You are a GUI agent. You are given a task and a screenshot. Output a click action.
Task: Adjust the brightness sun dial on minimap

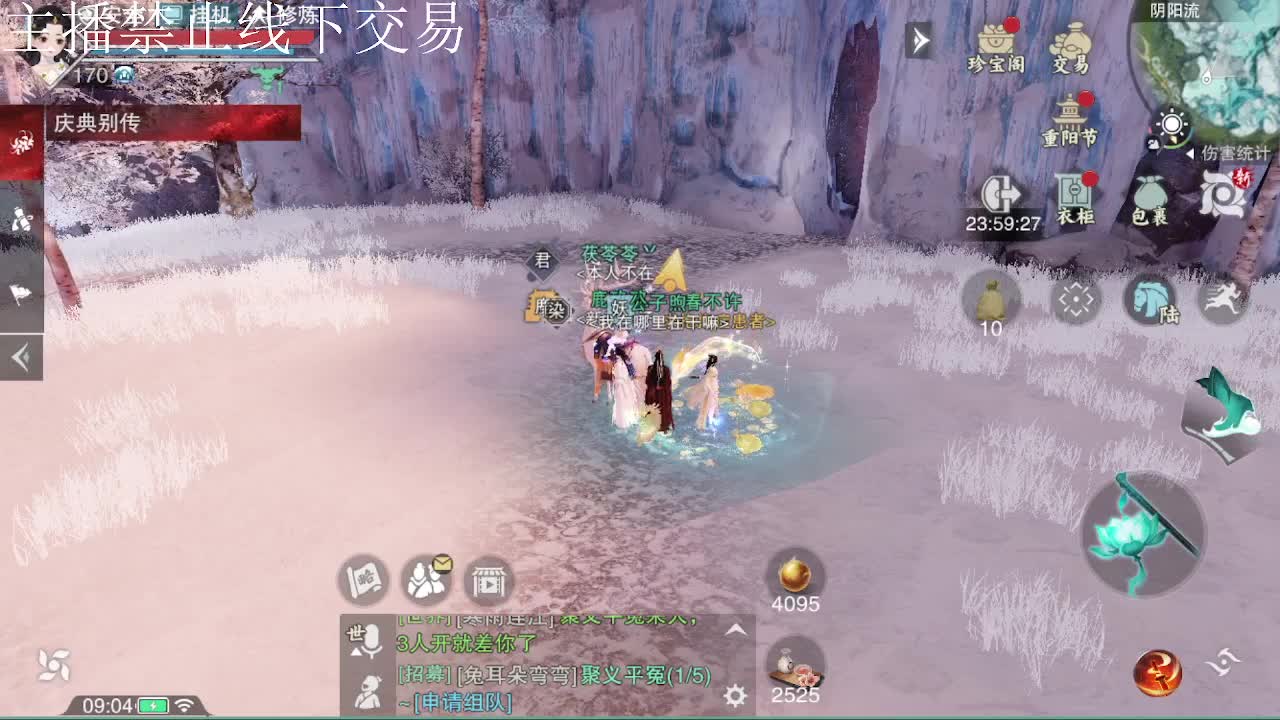pyautogui.click(x=1171, y=125)
